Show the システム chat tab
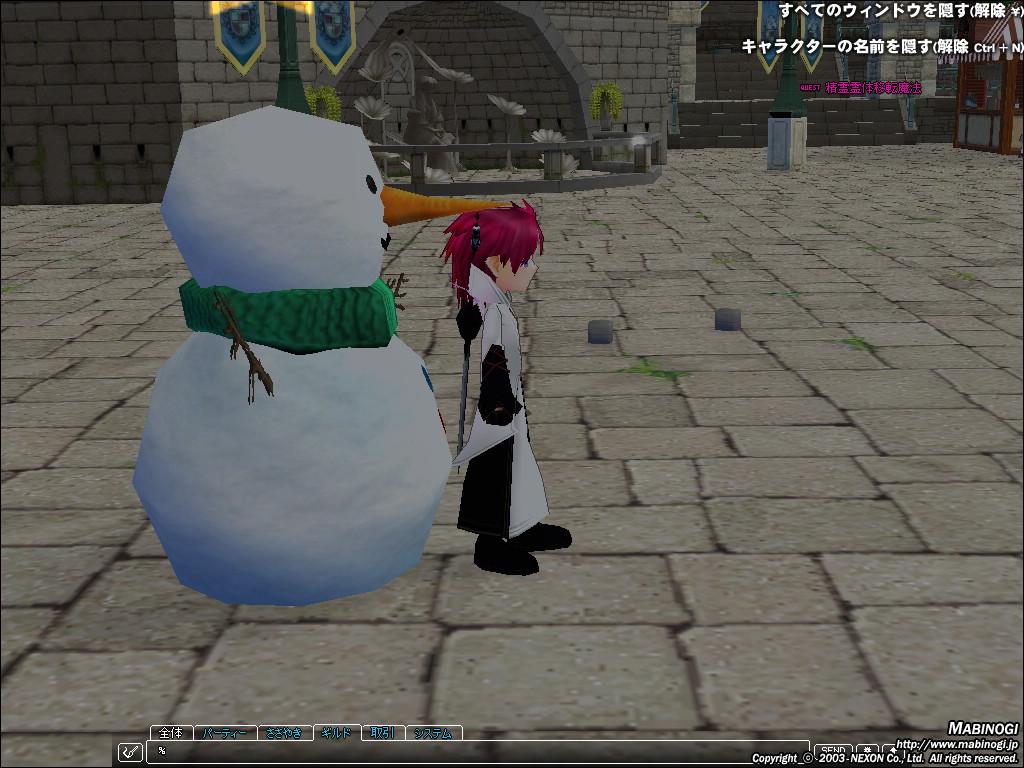1024x768 pixels. (434, 733)
